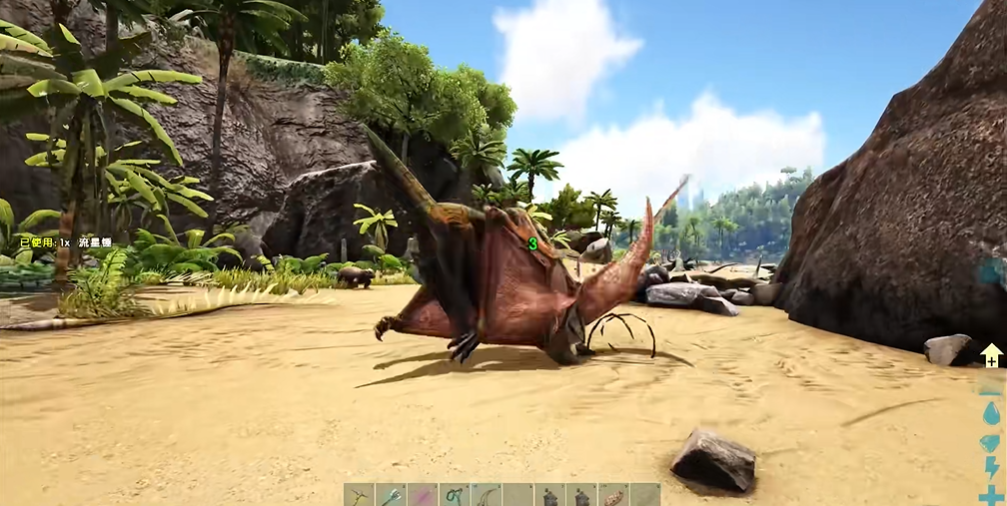Select the pickaxe hotbar slot

point(359,496)
